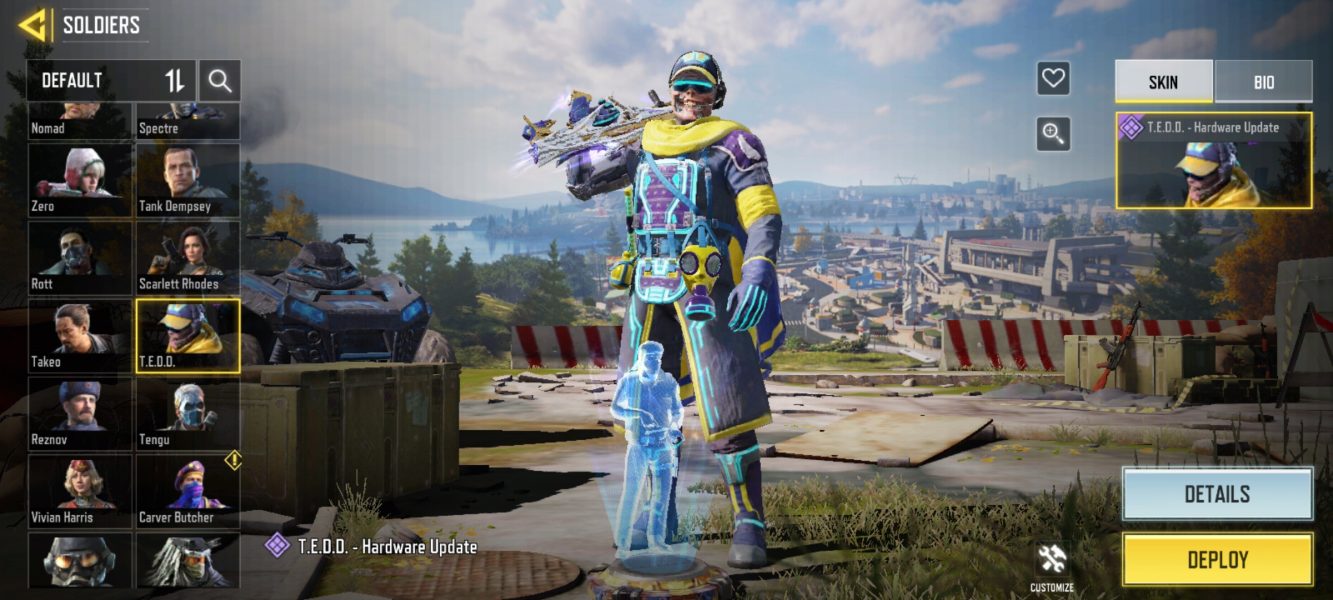Open the skin Details
This screenshot has height=600, width=1333.
coord(1217,494)
